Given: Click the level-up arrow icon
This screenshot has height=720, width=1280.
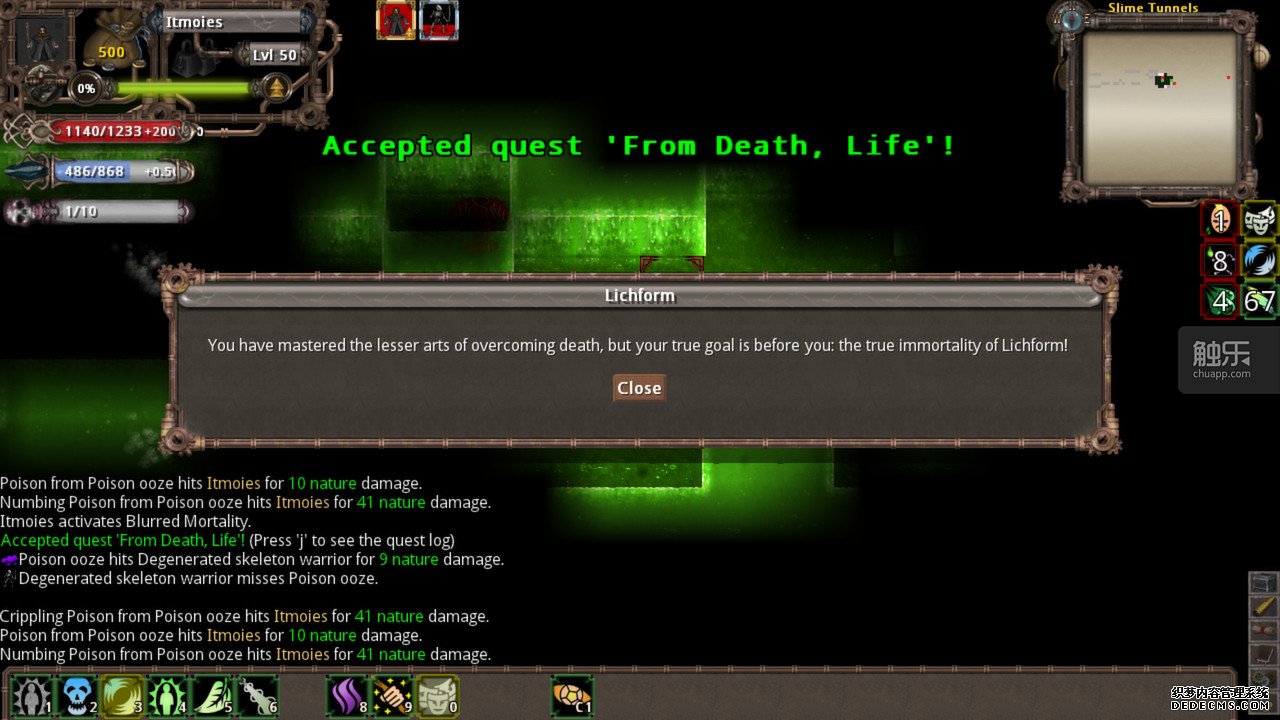Looking at the screenshot, I should click(276, 89).
